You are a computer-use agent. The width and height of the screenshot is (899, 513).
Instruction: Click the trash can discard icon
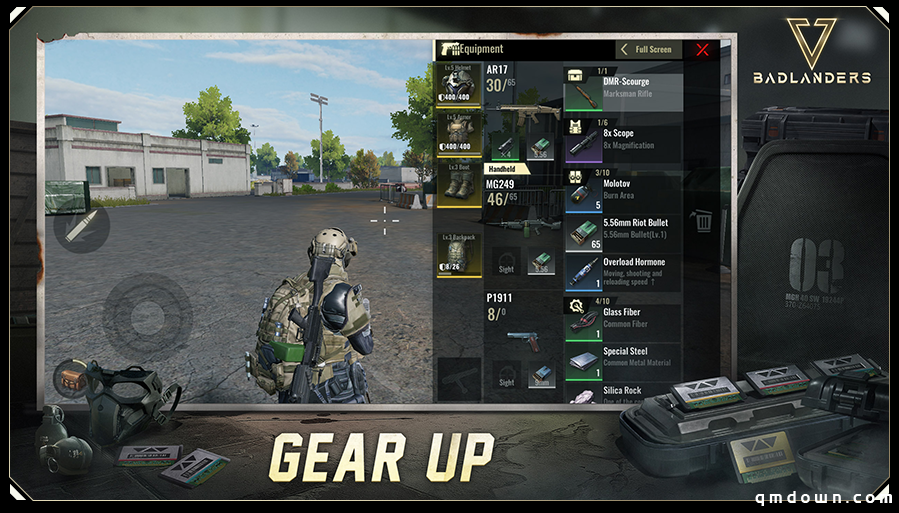[x=703, y=220]
